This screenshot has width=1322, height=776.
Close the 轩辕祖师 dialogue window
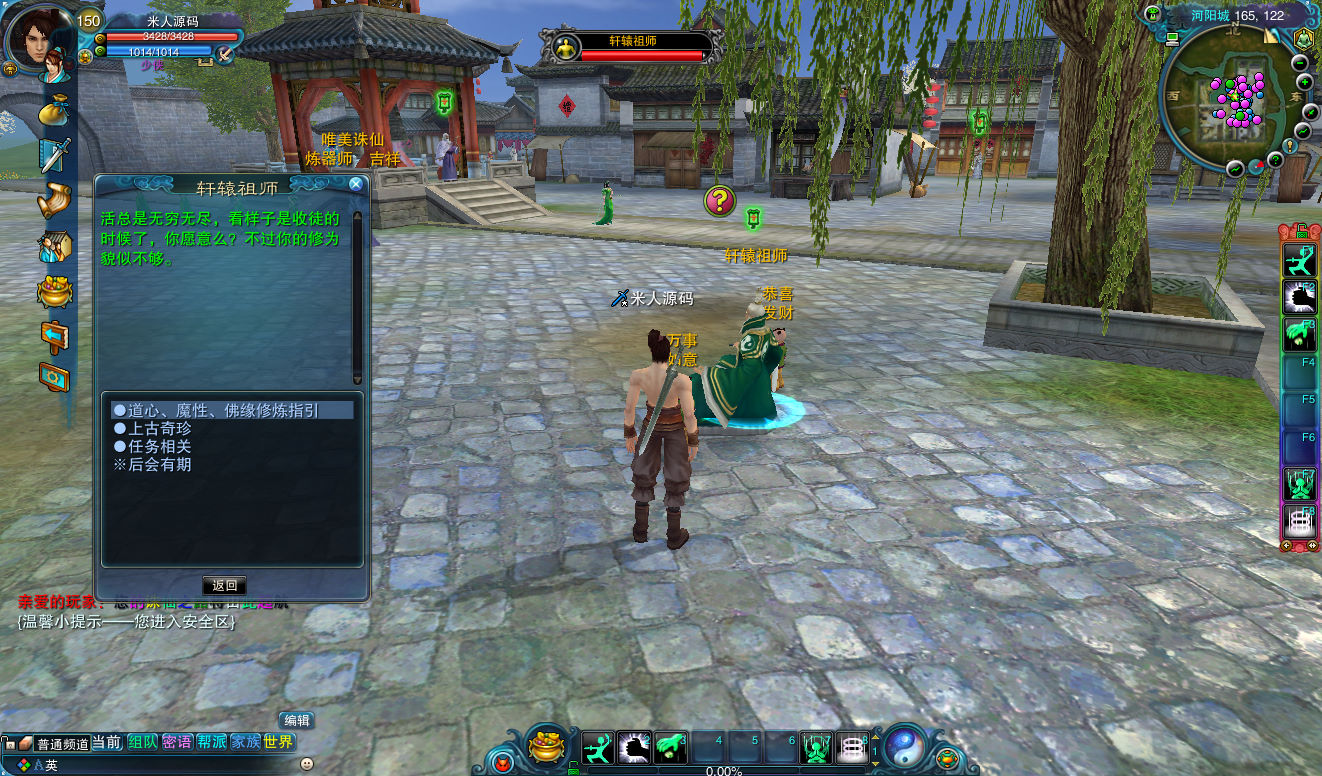coord(355,184)
